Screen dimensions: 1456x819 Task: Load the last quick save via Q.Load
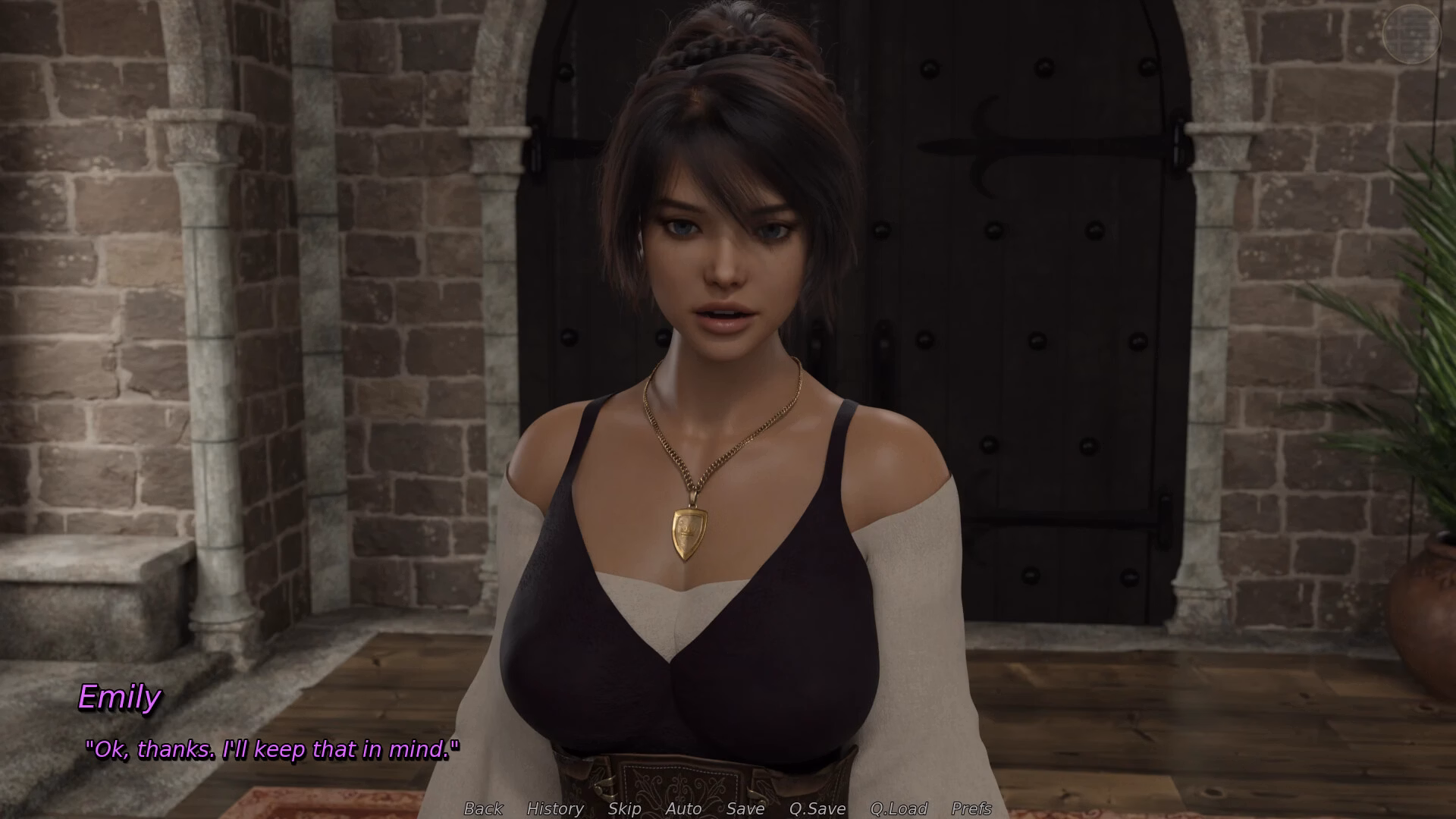click(899, 808)
